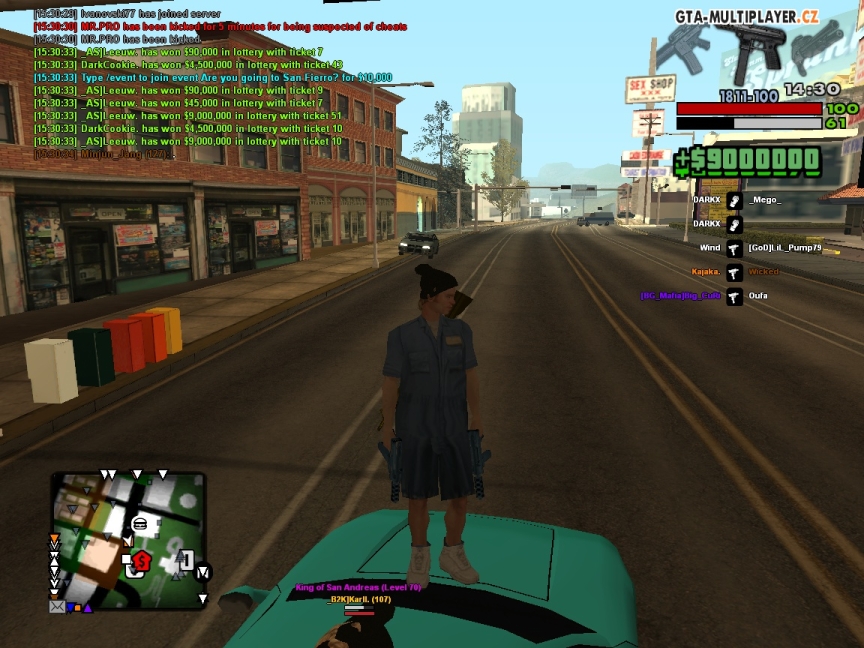Viewport: 864px width, 648px height.
Task: Click the cyan /event San Fierro chat message
Action: (212, 77)
